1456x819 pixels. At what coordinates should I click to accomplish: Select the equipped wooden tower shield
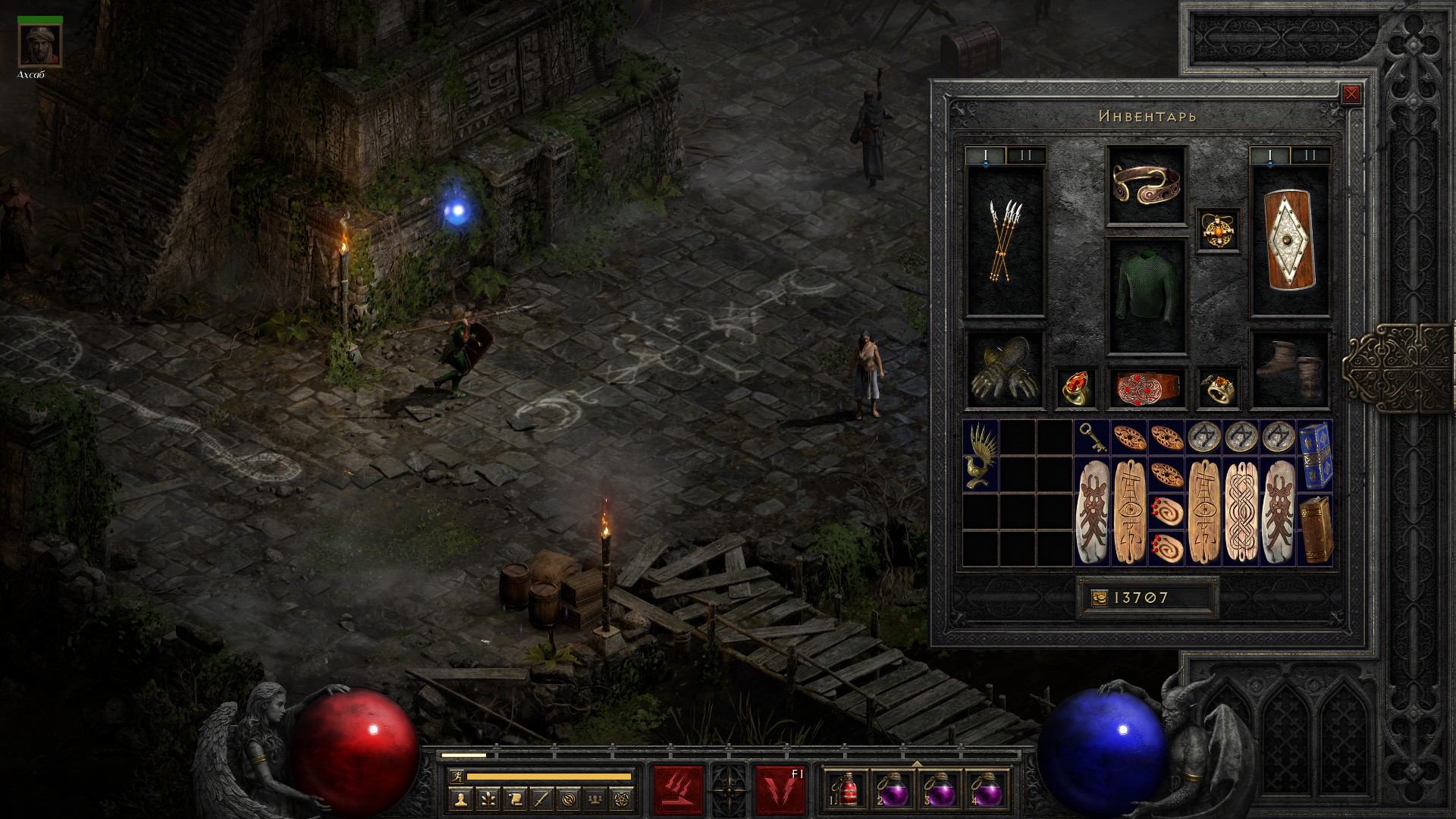(x=1289, y=241)
